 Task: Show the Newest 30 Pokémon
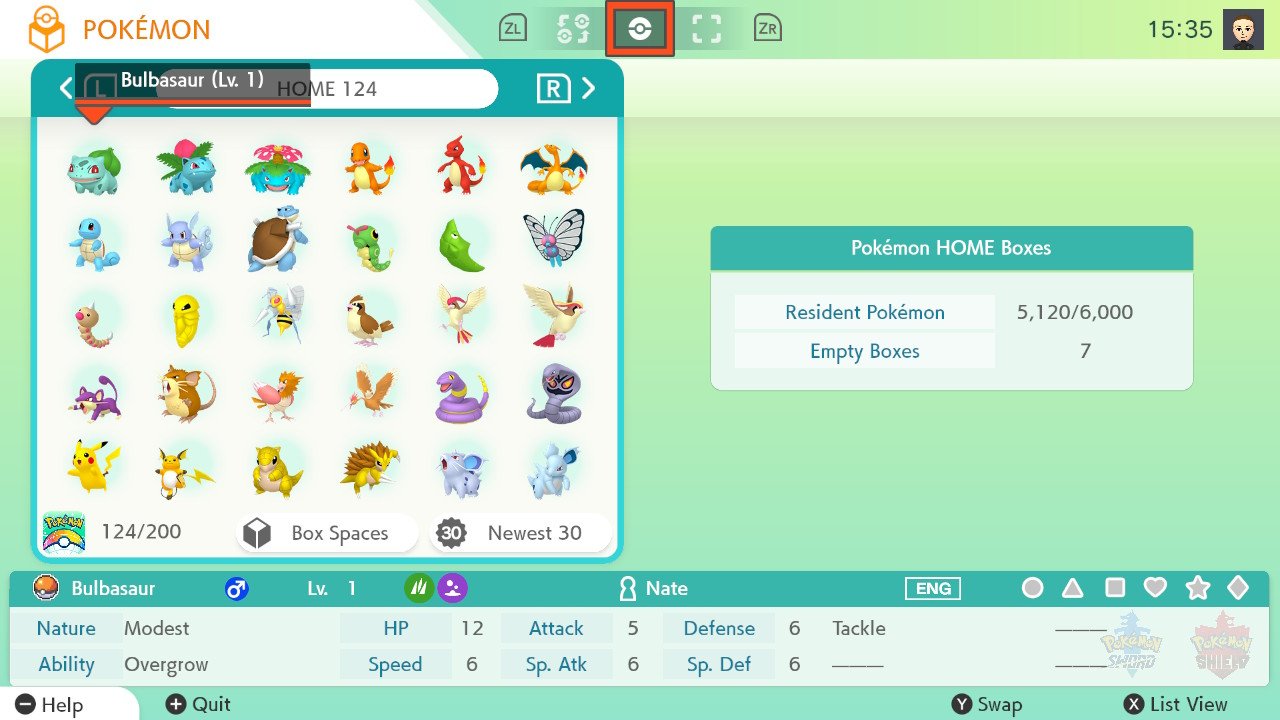tap(520, 534)
